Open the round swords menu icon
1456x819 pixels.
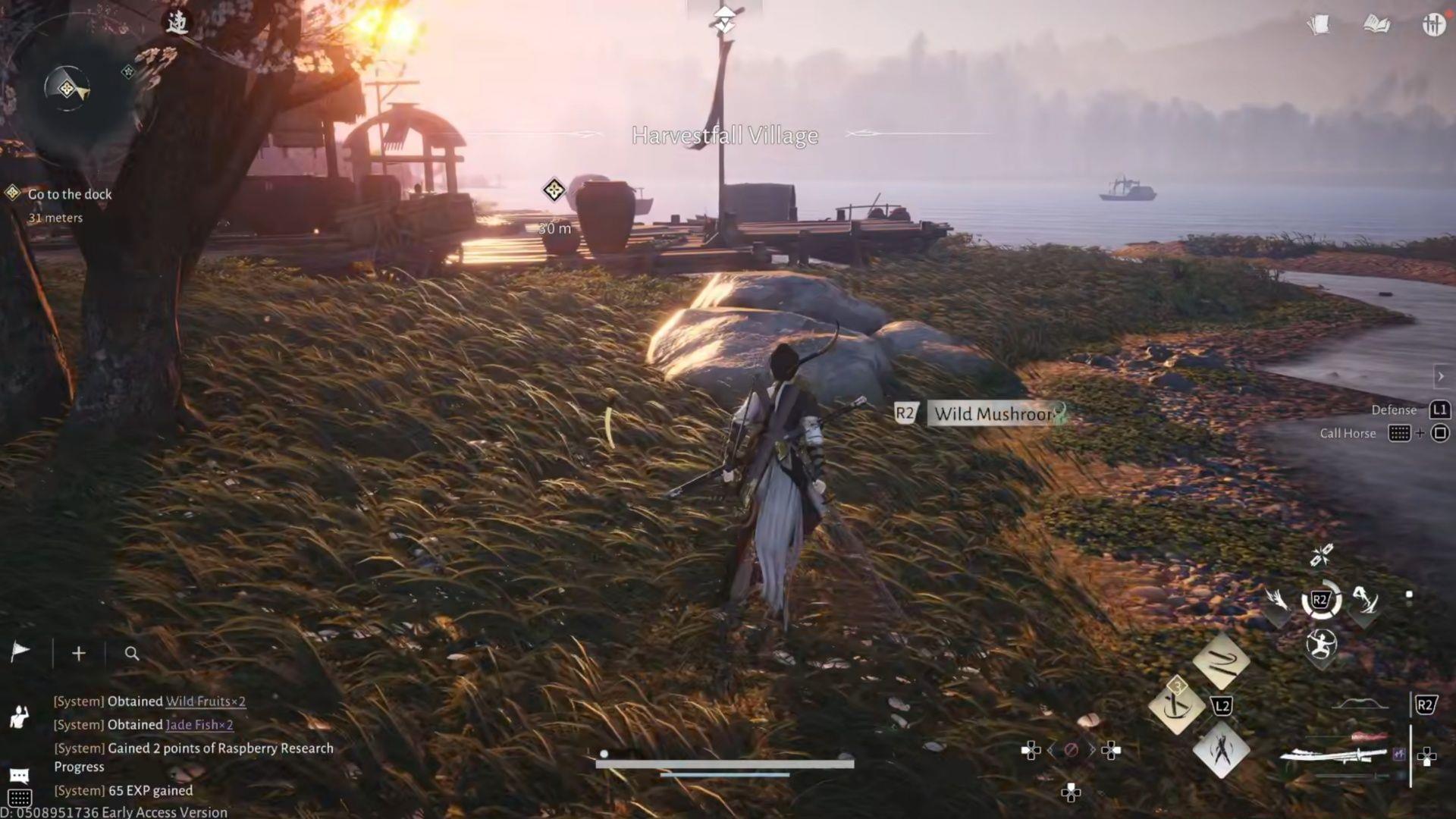click(x=1432, y=25)
